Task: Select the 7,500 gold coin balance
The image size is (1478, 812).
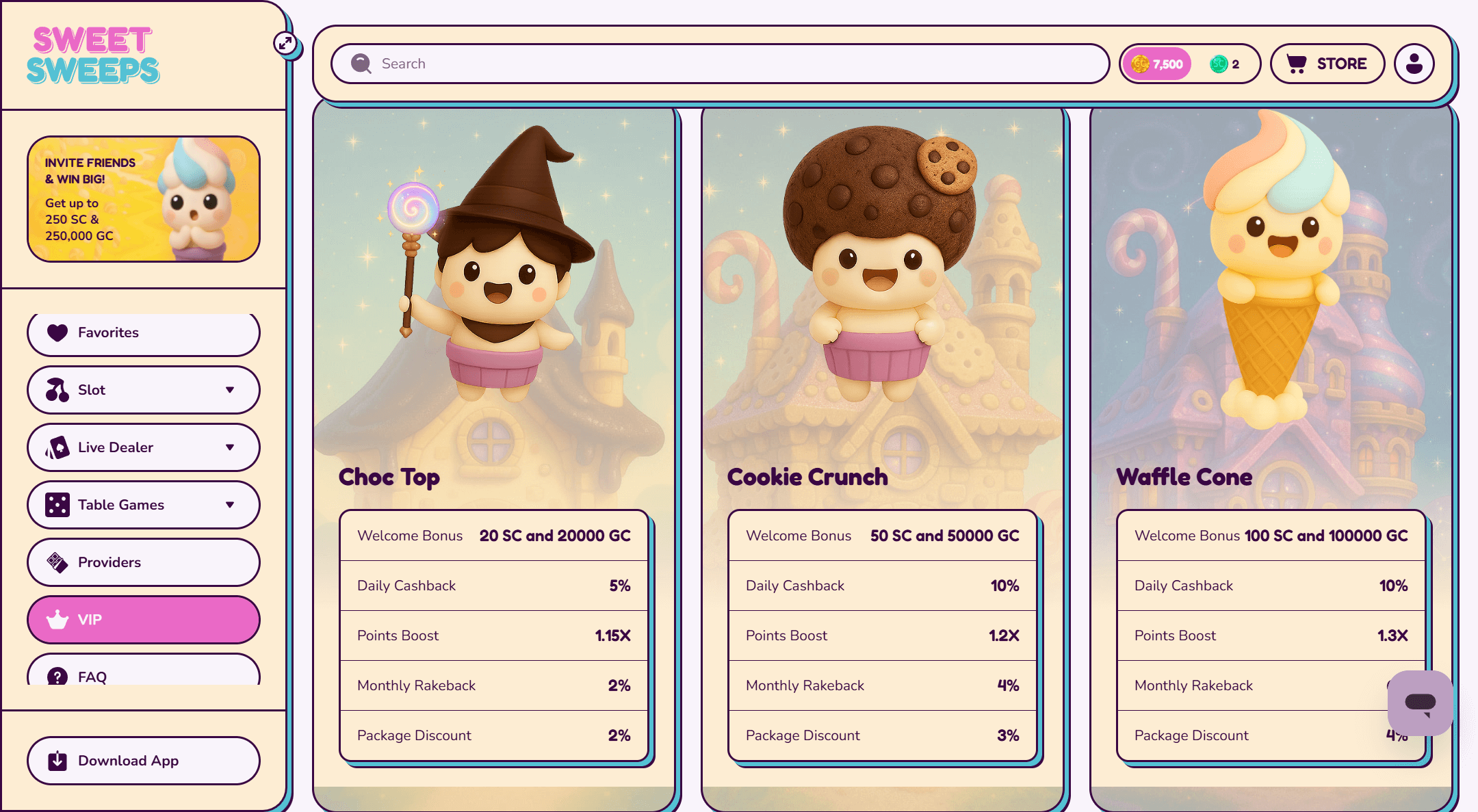Action: coord(1157,64)
